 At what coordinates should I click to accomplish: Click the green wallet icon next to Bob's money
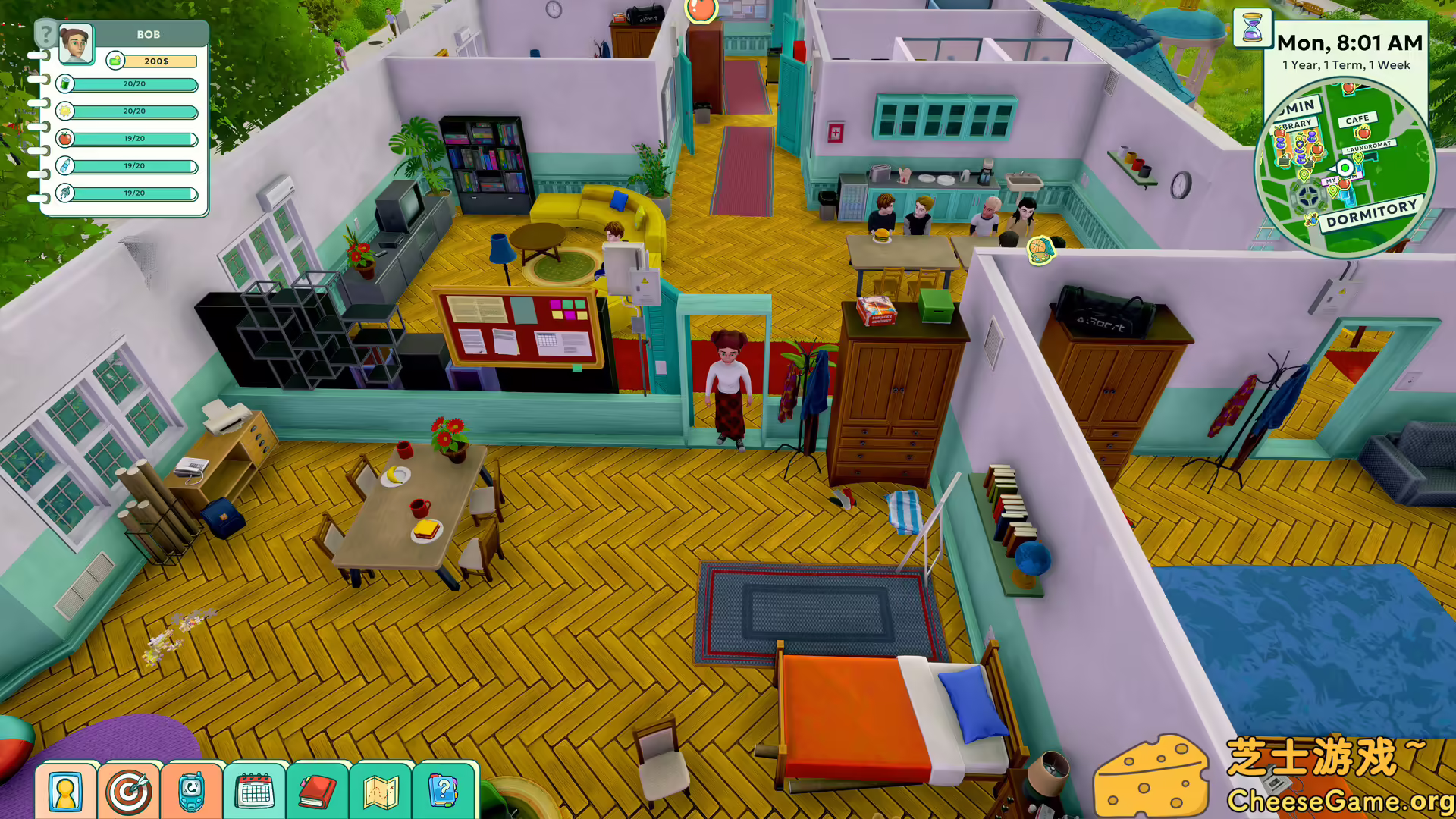coord(115,61)
